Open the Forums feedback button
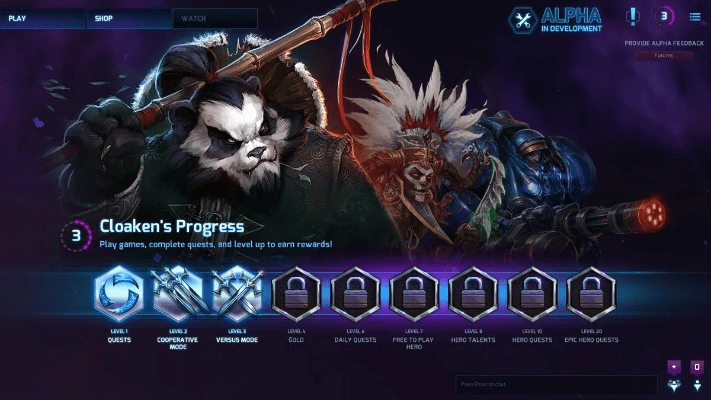This screenshot has height=400, width=711. [x=663, y=55]
